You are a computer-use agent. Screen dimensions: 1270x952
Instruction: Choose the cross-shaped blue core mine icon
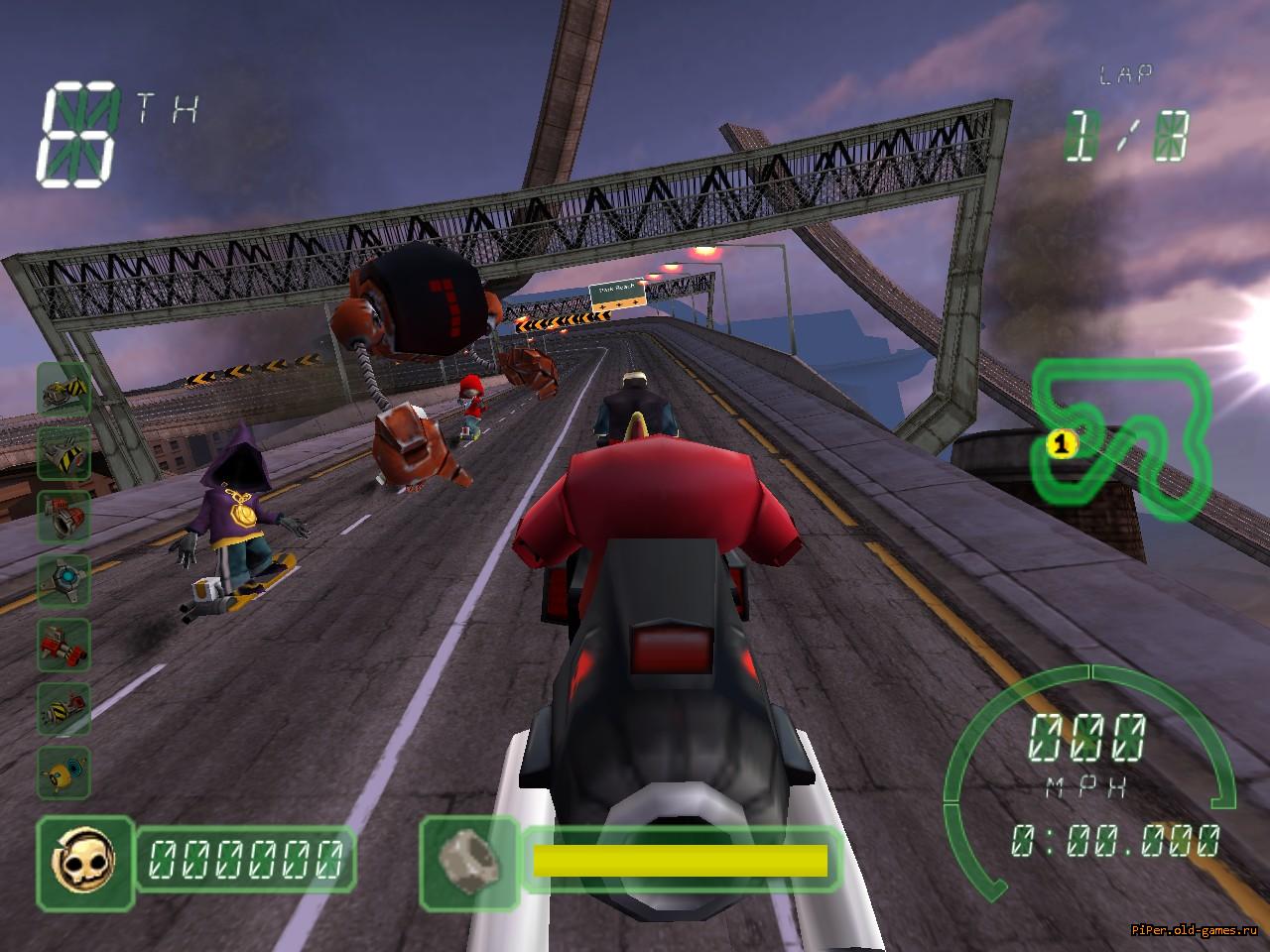point(64,581)
